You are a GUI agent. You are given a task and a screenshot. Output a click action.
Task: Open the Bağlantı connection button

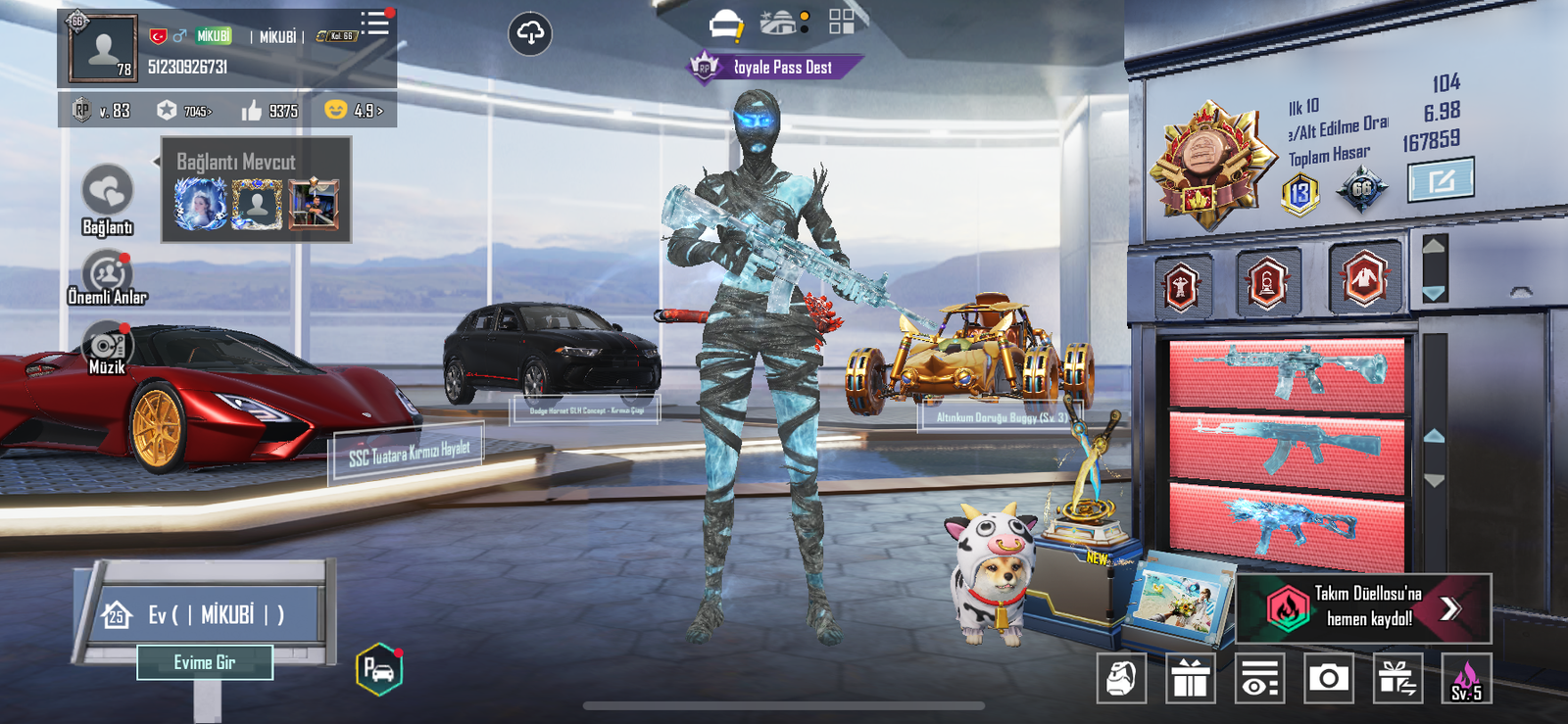coord(107,196)
